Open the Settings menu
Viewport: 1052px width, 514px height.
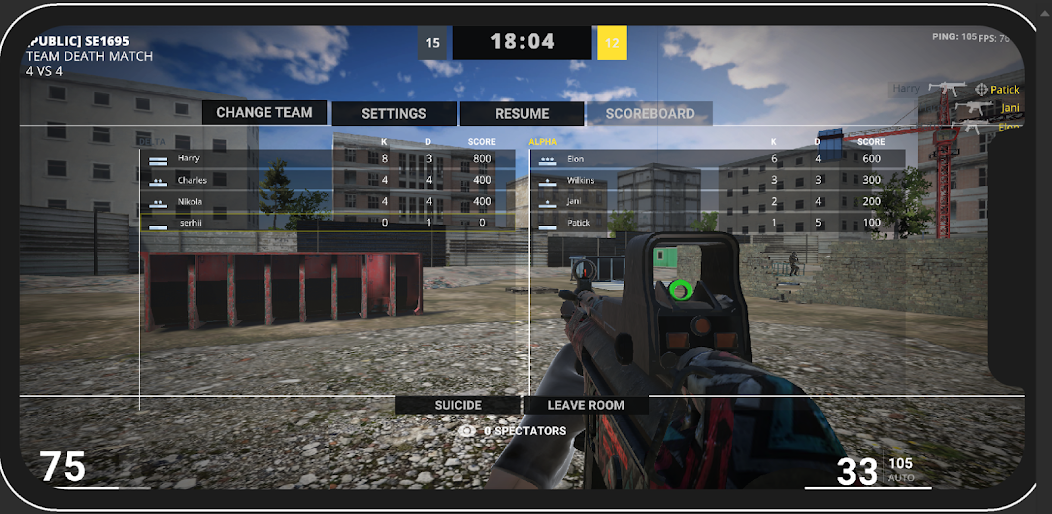pos(394,114)
